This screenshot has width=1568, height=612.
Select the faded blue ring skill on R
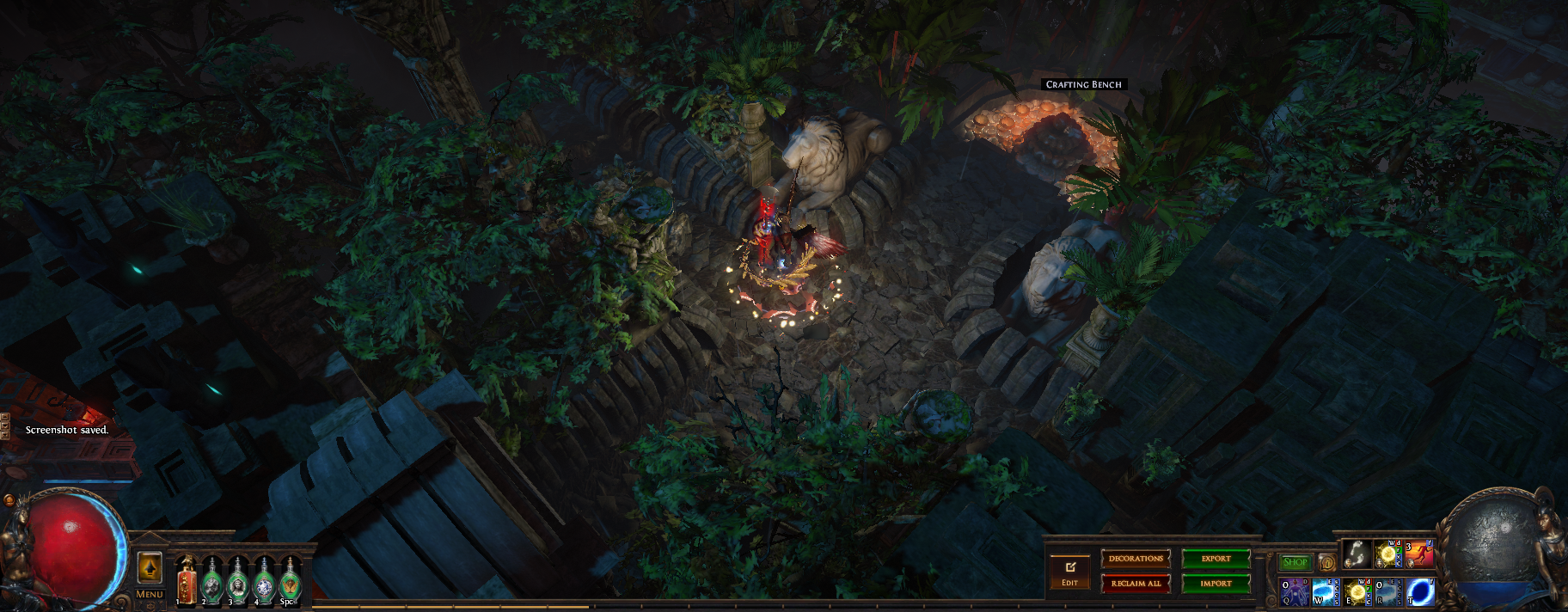tap(1388, 592)
